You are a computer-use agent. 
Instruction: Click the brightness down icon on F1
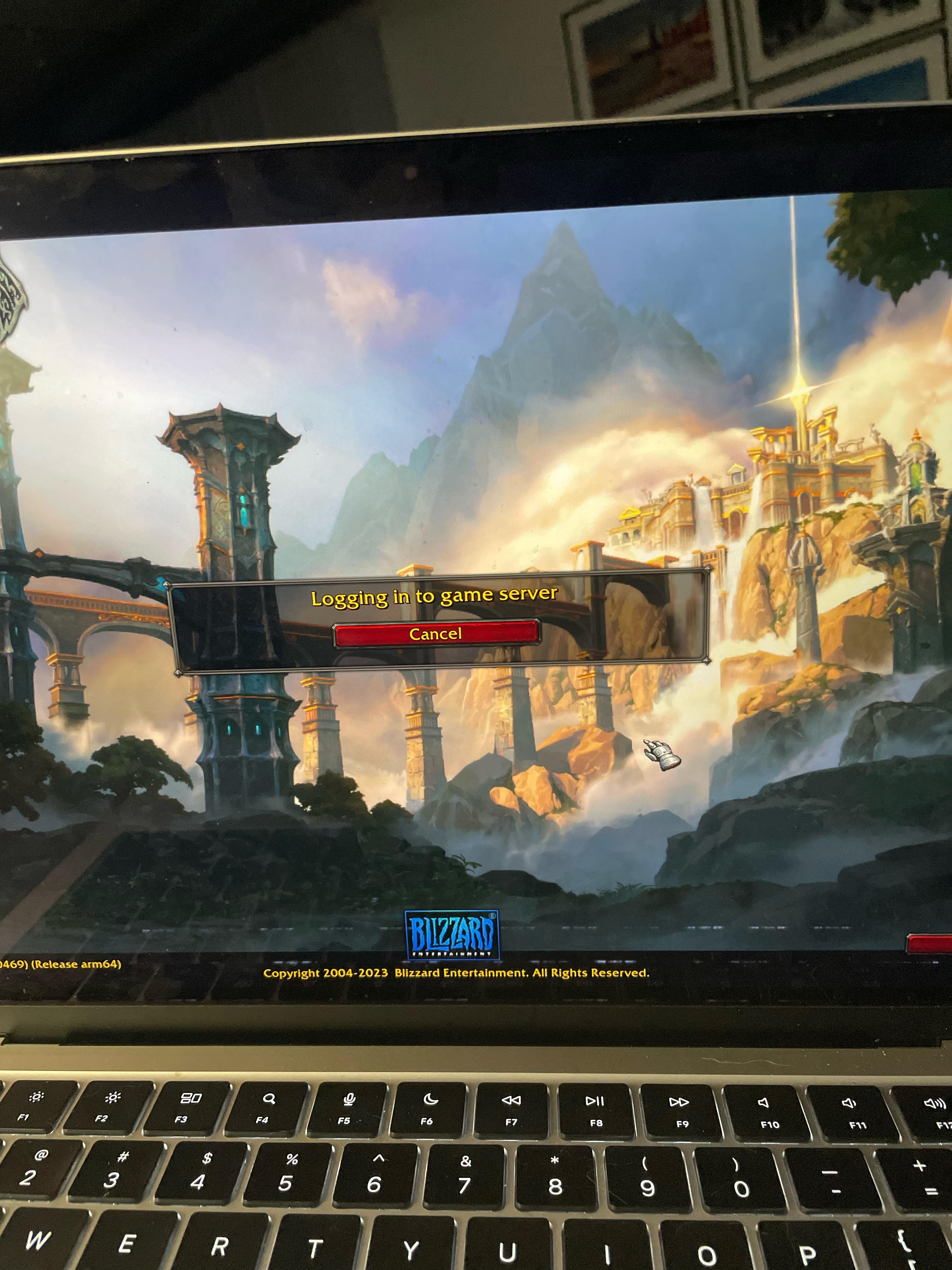[x=36, y=1098]
